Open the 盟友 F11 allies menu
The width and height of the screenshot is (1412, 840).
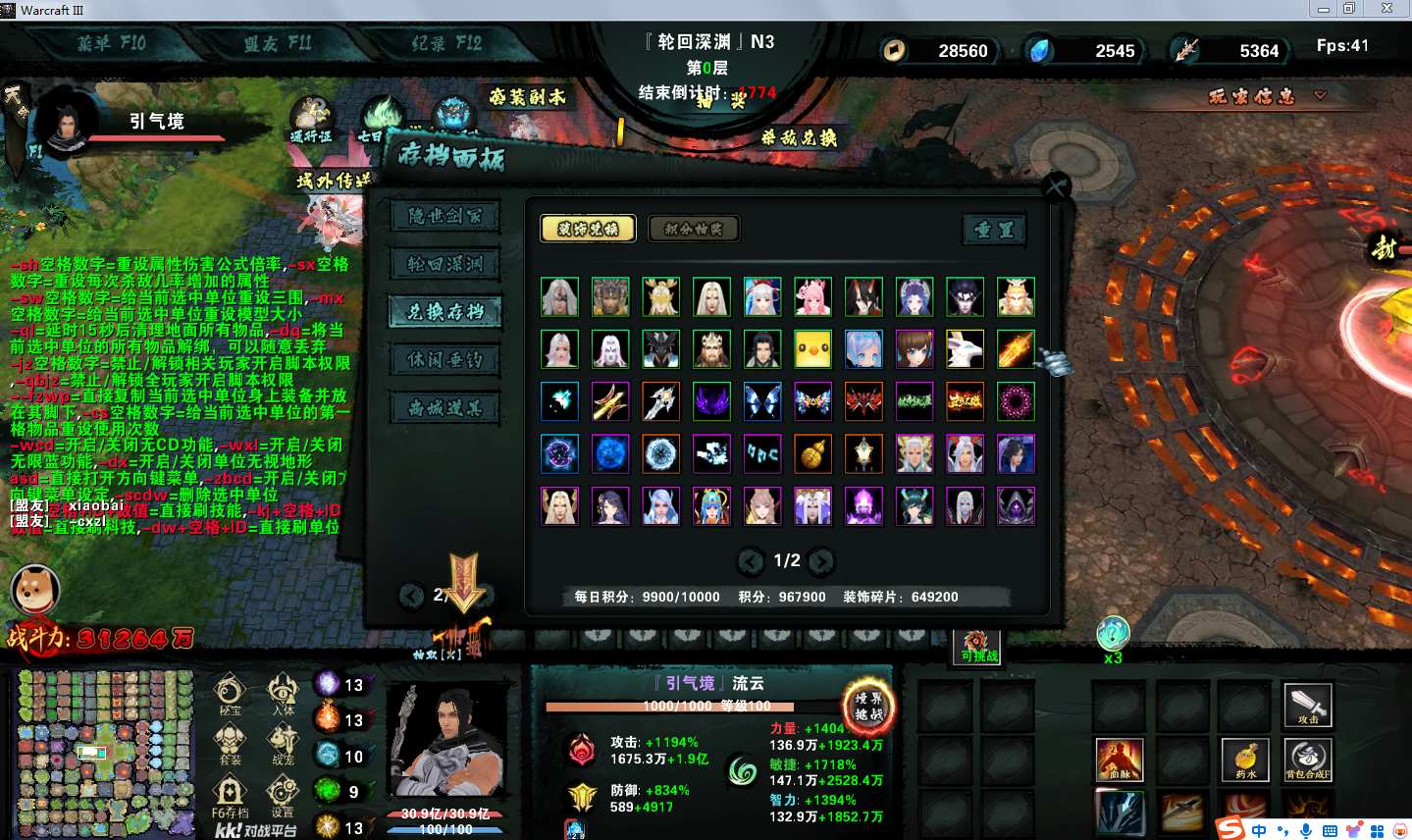tap(278, 43)
